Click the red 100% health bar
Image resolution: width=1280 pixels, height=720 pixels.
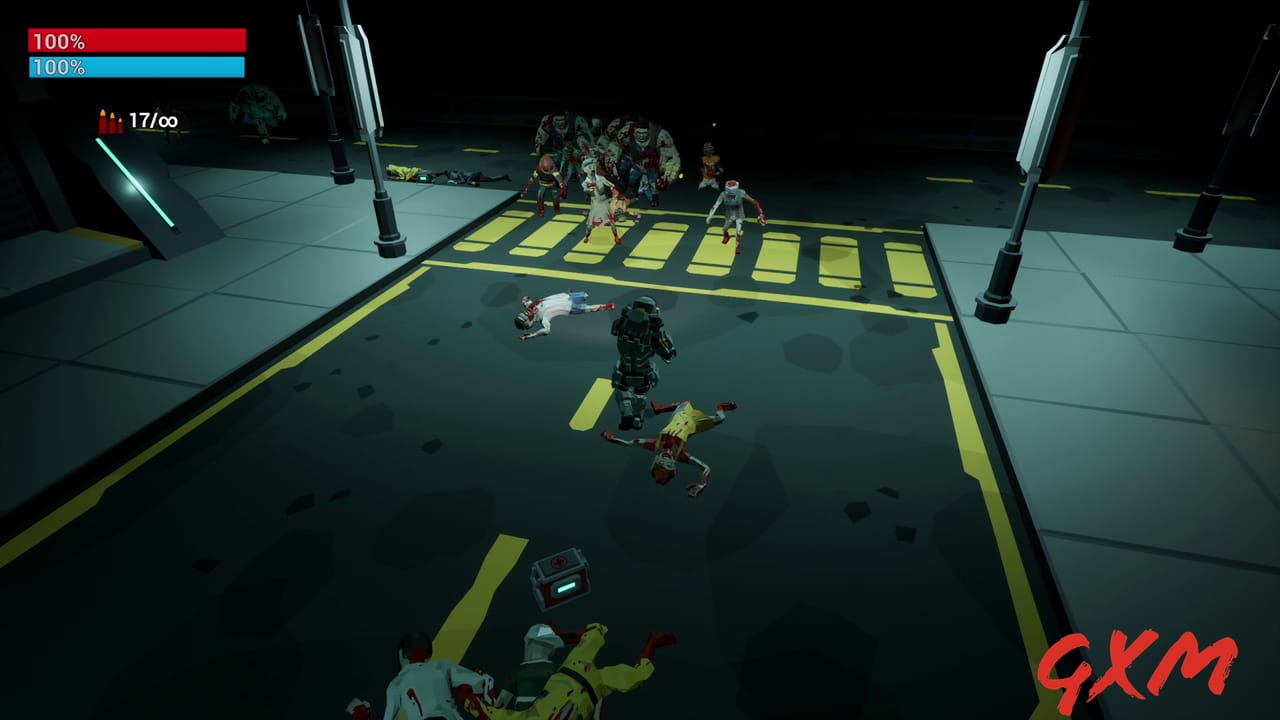[x=135, y=40]
